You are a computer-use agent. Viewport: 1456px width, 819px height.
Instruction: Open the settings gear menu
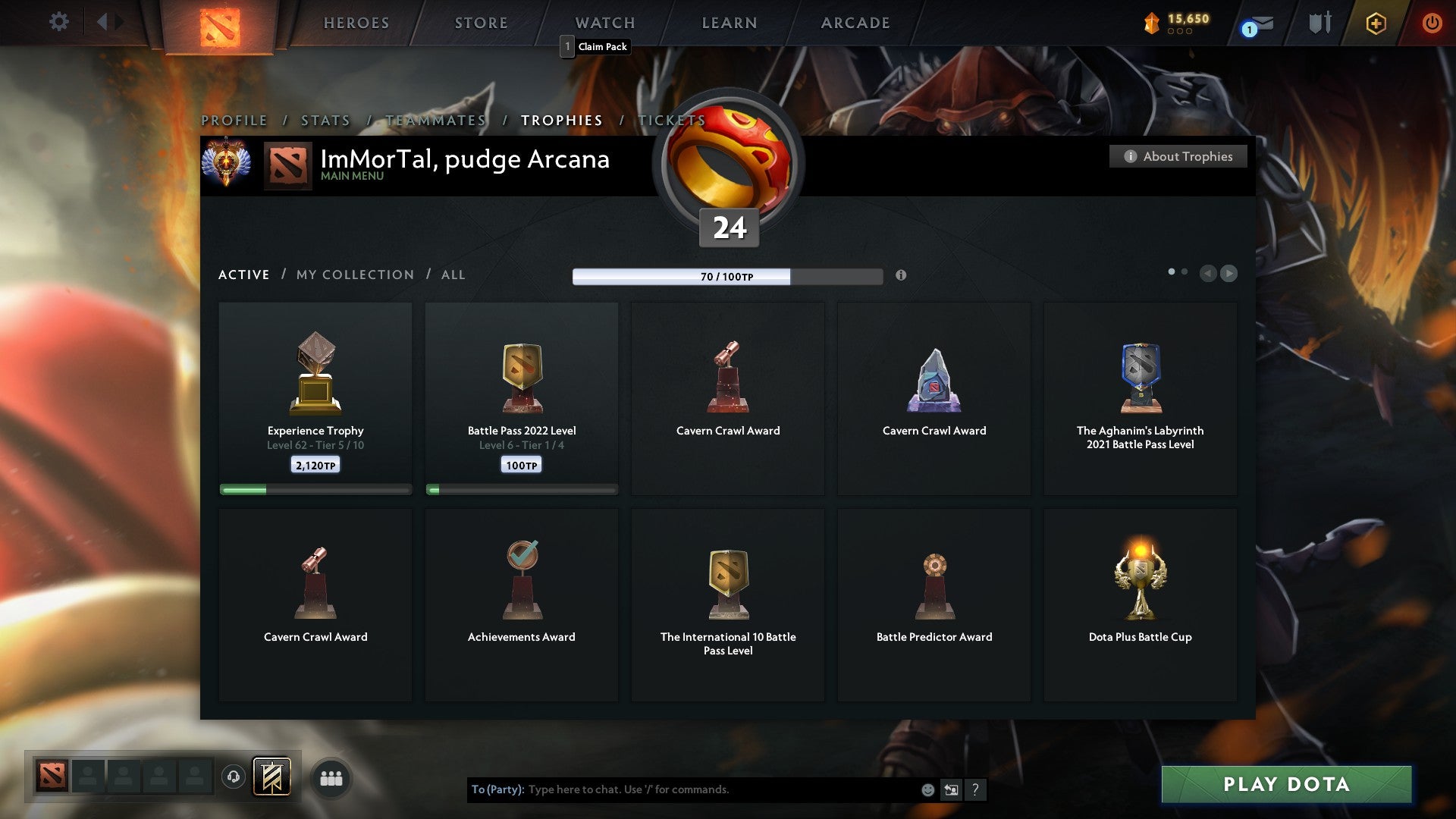[59, 22]
